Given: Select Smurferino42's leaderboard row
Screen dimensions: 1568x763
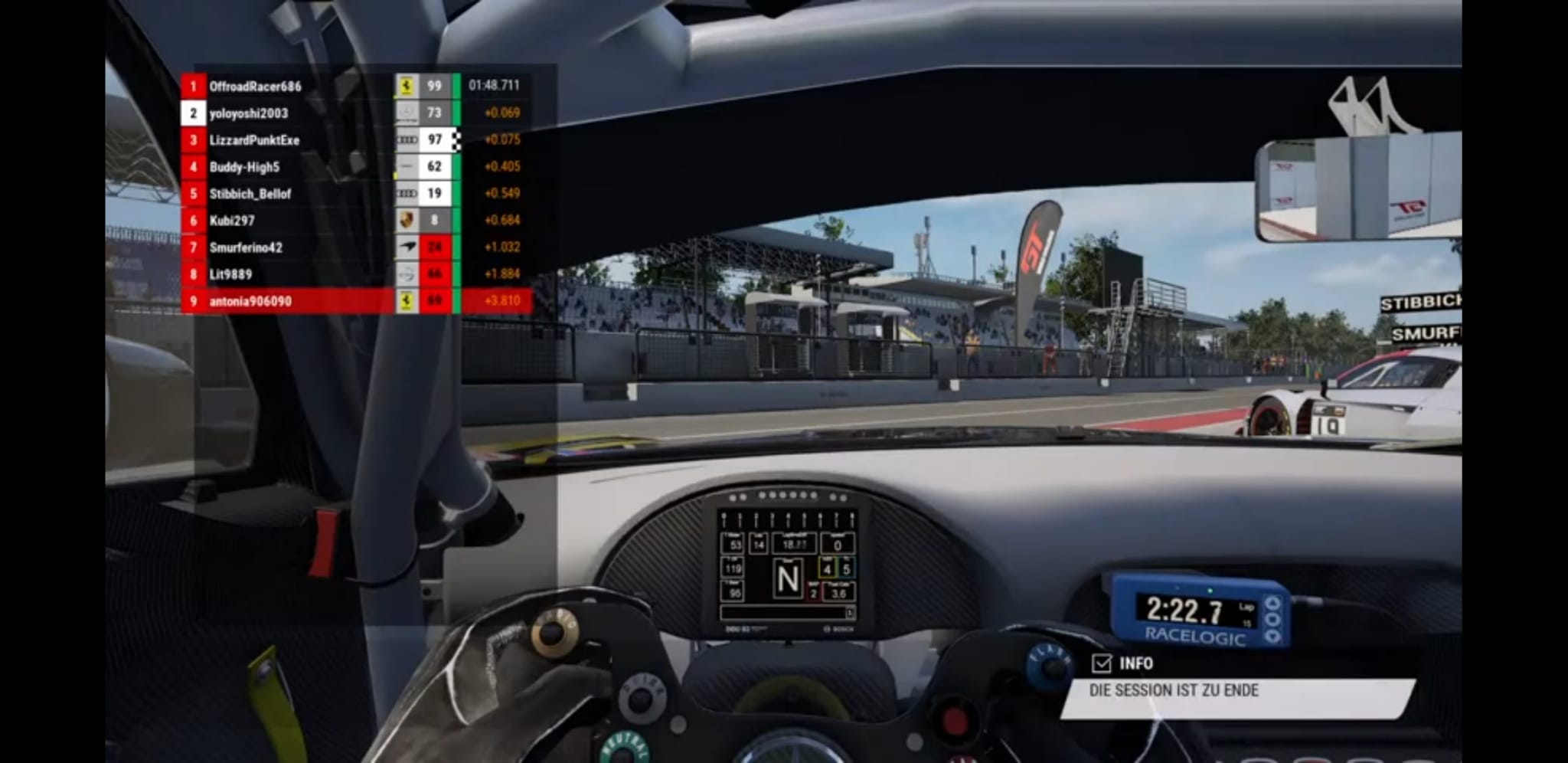Looking at the screenshot, I should (246, 247).
